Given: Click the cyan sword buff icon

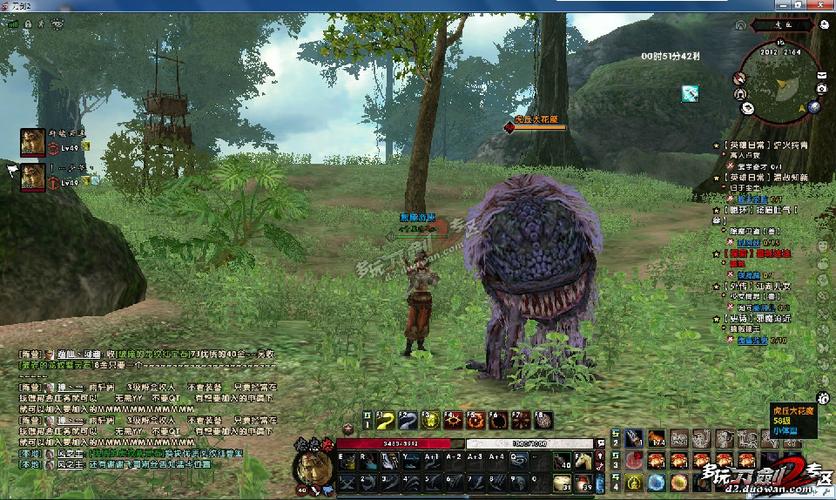Looking at the screenshot, I should [x=689, y=93].
